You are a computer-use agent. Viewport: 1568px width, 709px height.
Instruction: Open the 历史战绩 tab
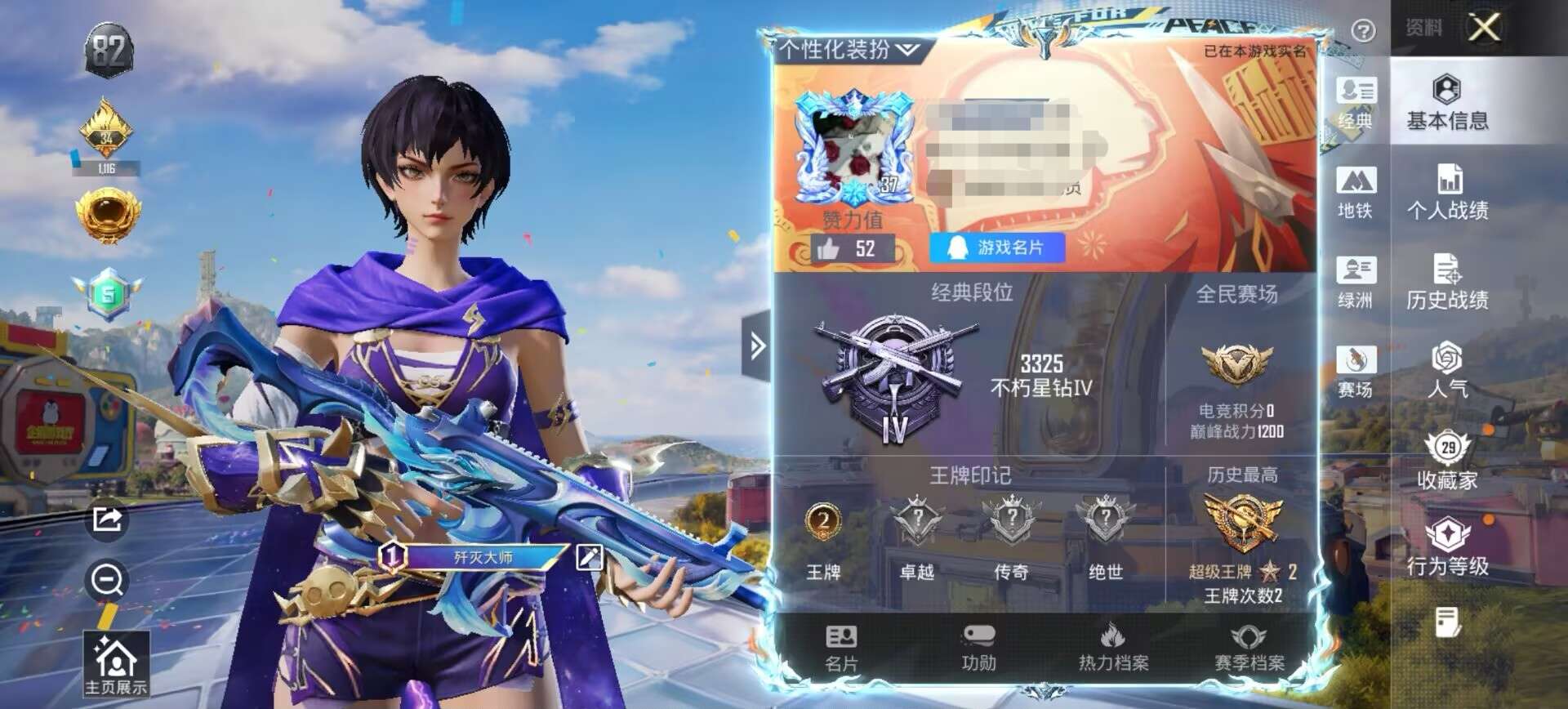click(1447, 282)
